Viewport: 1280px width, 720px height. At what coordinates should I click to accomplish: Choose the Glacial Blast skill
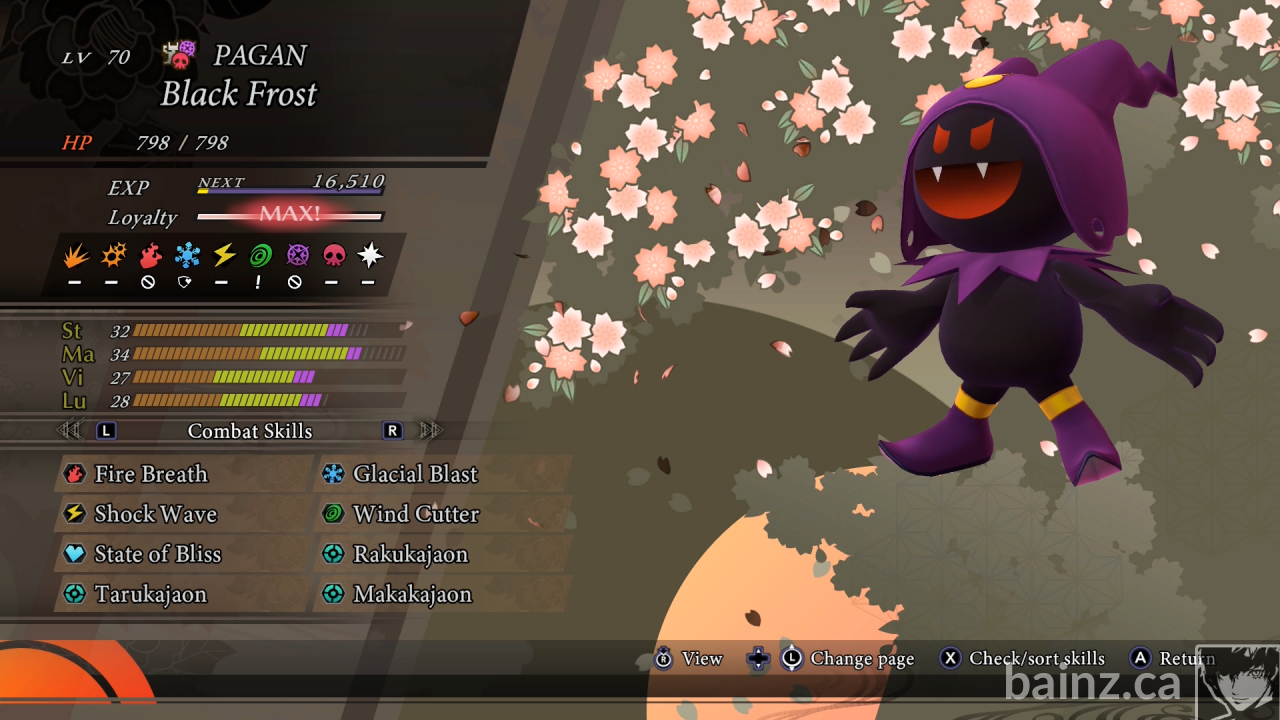[x=415, y=474]
